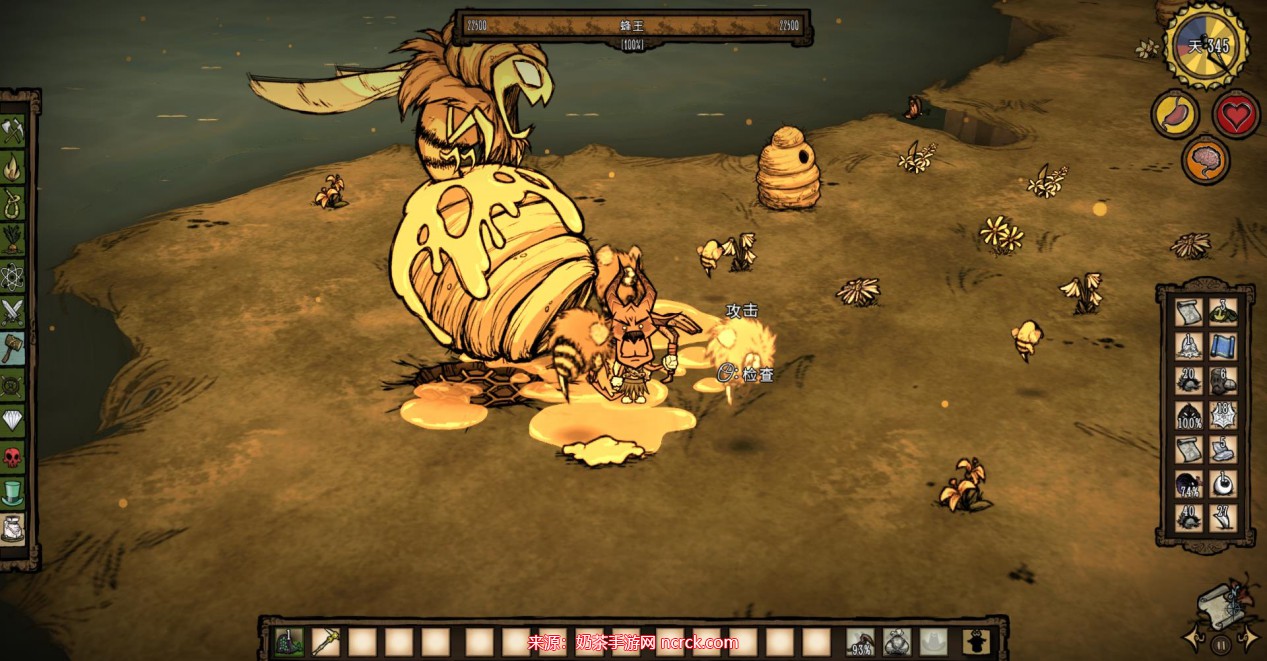Select the Structures hammer crafting tab
The height and width of the screenshot is (661, 1267).
13,347
